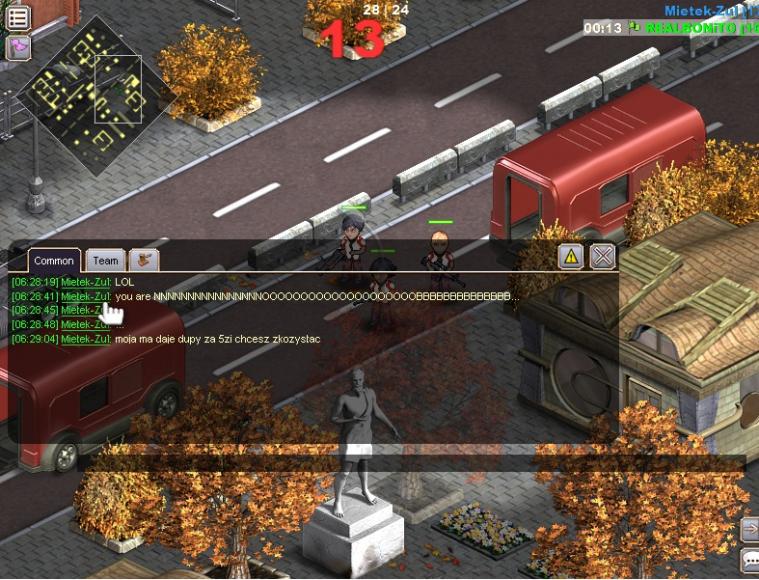Viewport: 759px width, 580px height.
Task: Open the chat tab with gun icon
Action: 145,260
